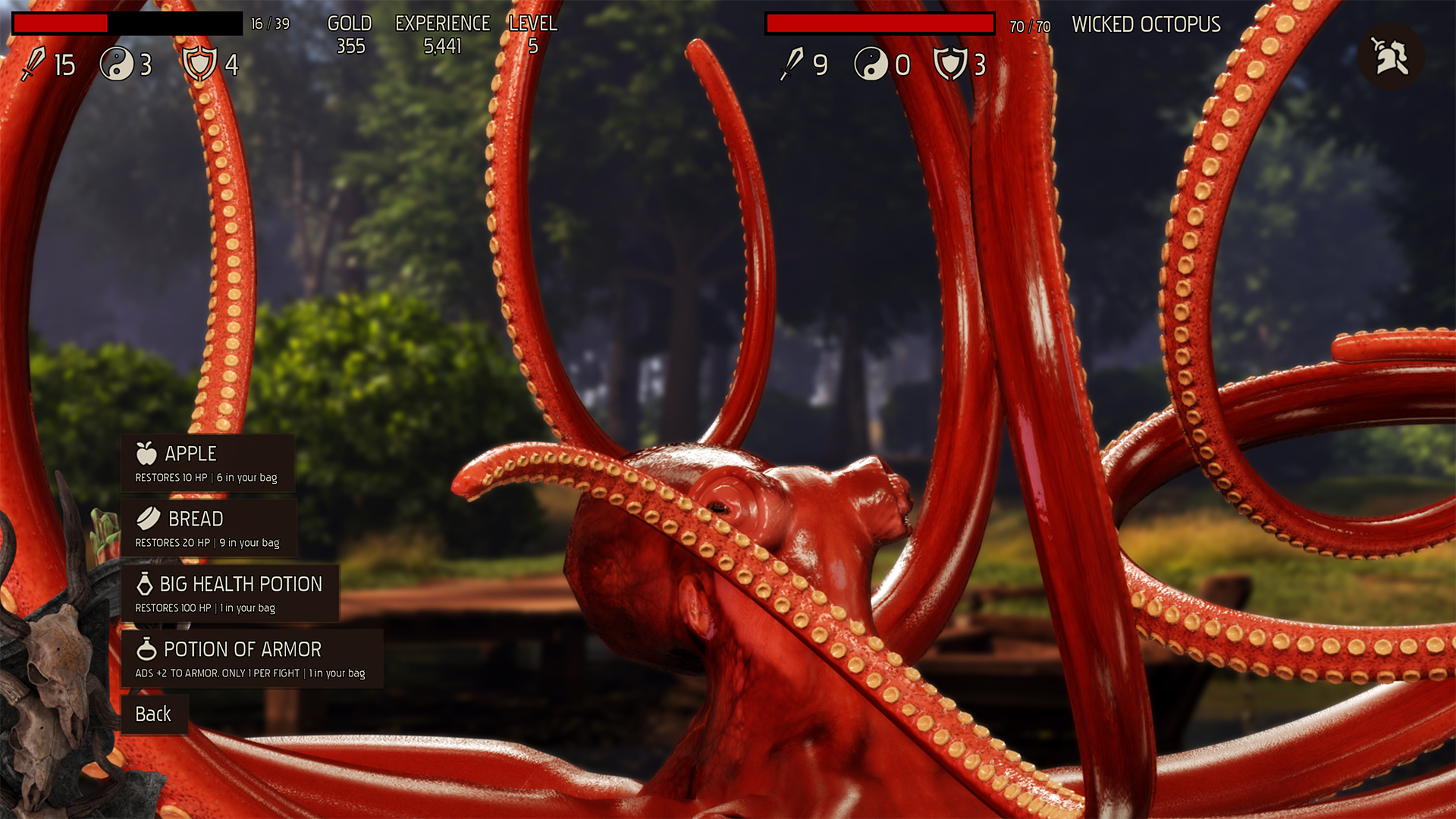Select the Potion of Armor
The width and height of the screenshot is (1456, 819).
251,659
